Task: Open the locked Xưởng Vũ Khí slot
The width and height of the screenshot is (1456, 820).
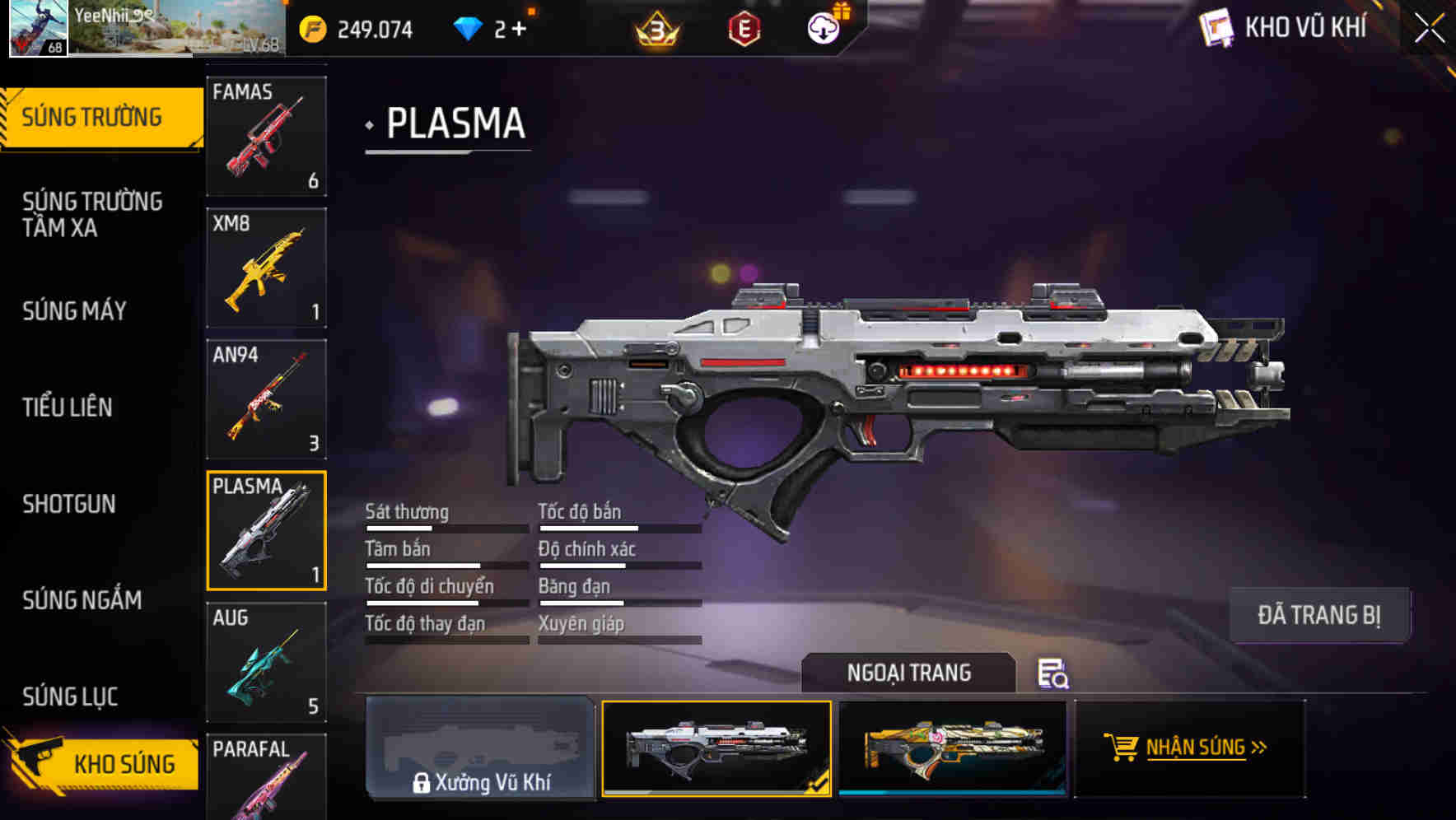Action: 480,748
